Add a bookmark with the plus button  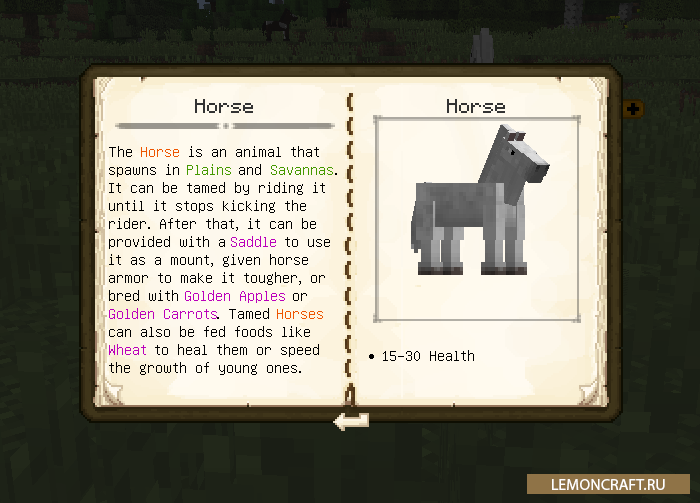pos(632,108)
